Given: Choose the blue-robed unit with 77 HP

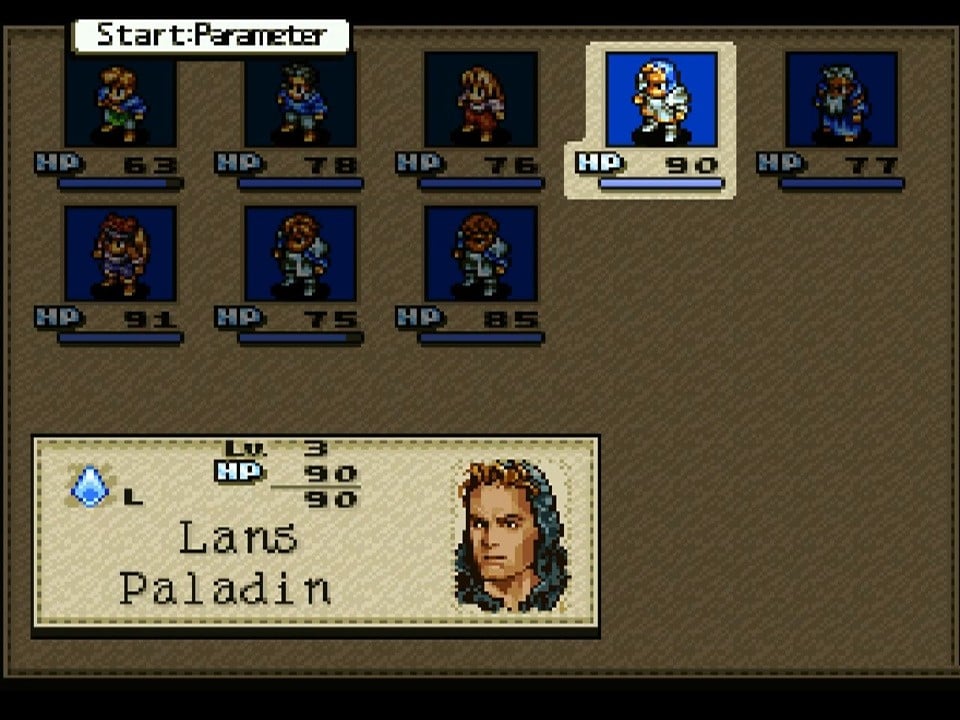Looking at the screenshot, I should tap(841, 100).
